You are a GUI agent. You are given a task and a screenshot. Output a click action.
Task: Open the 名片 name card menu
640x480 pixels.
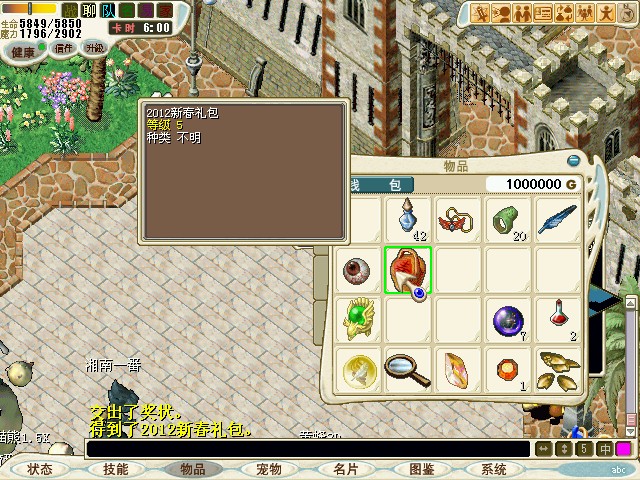pyautogui.click(x=345, y=469)
